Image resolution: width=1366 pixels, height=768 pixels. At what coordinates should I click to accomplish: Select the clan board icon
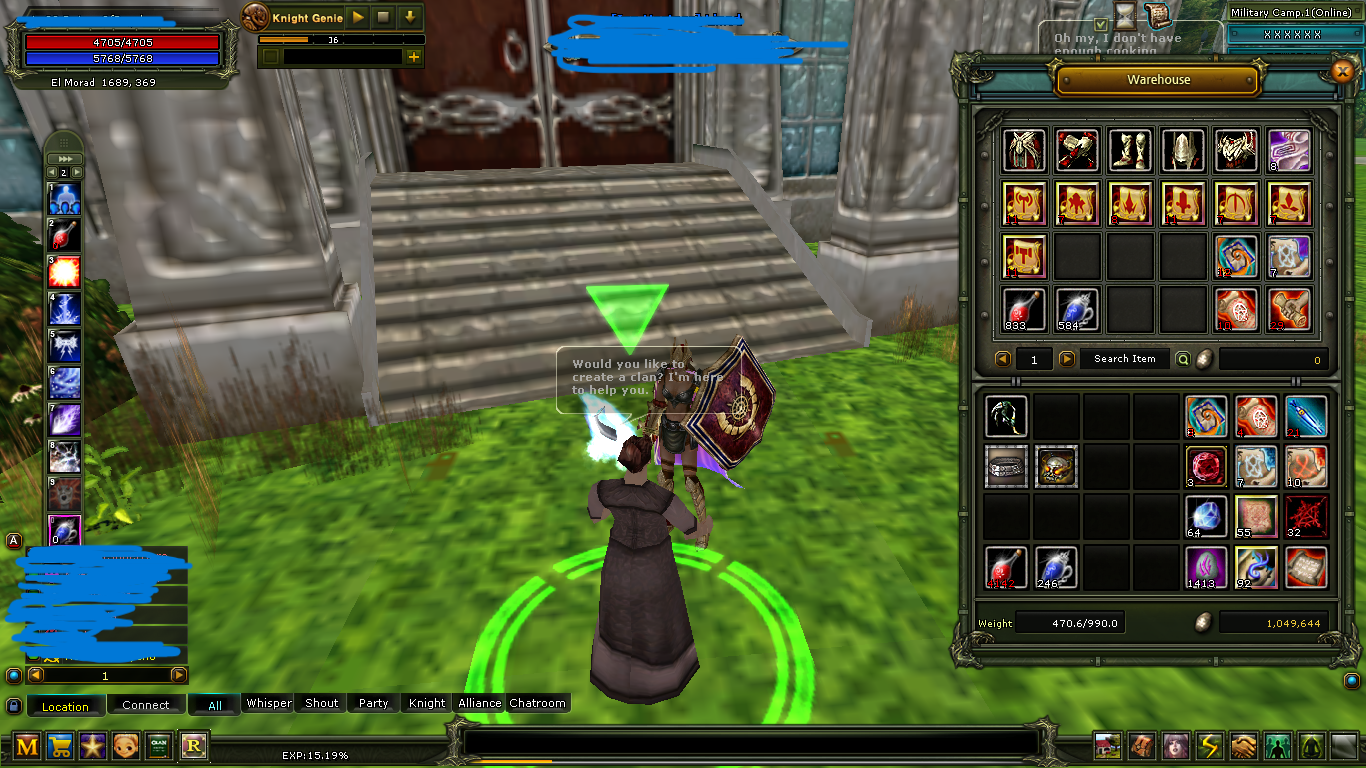pyautogui.click(x=158, y=746)
